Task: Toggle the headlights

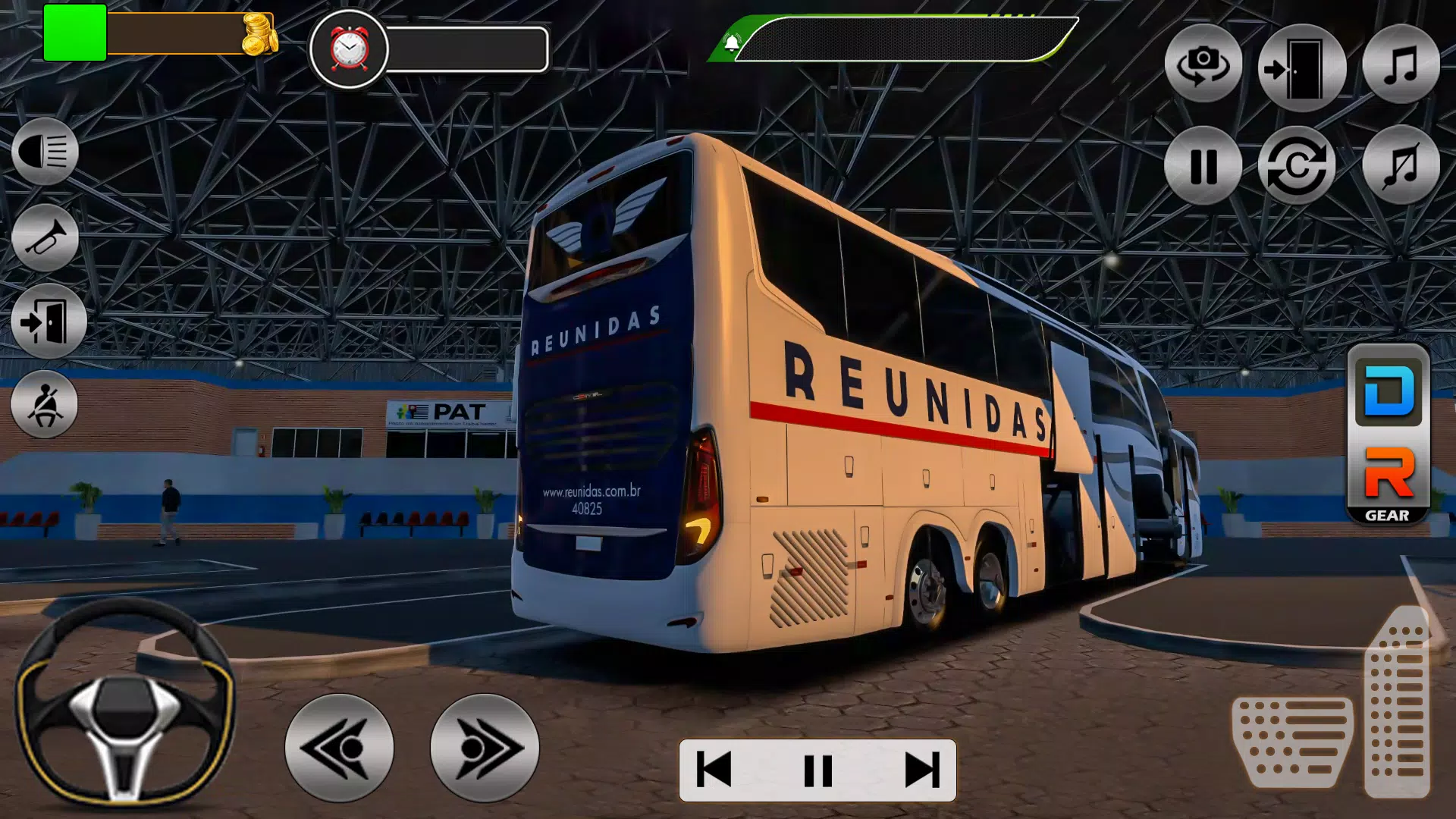Action: coord(45,152)
